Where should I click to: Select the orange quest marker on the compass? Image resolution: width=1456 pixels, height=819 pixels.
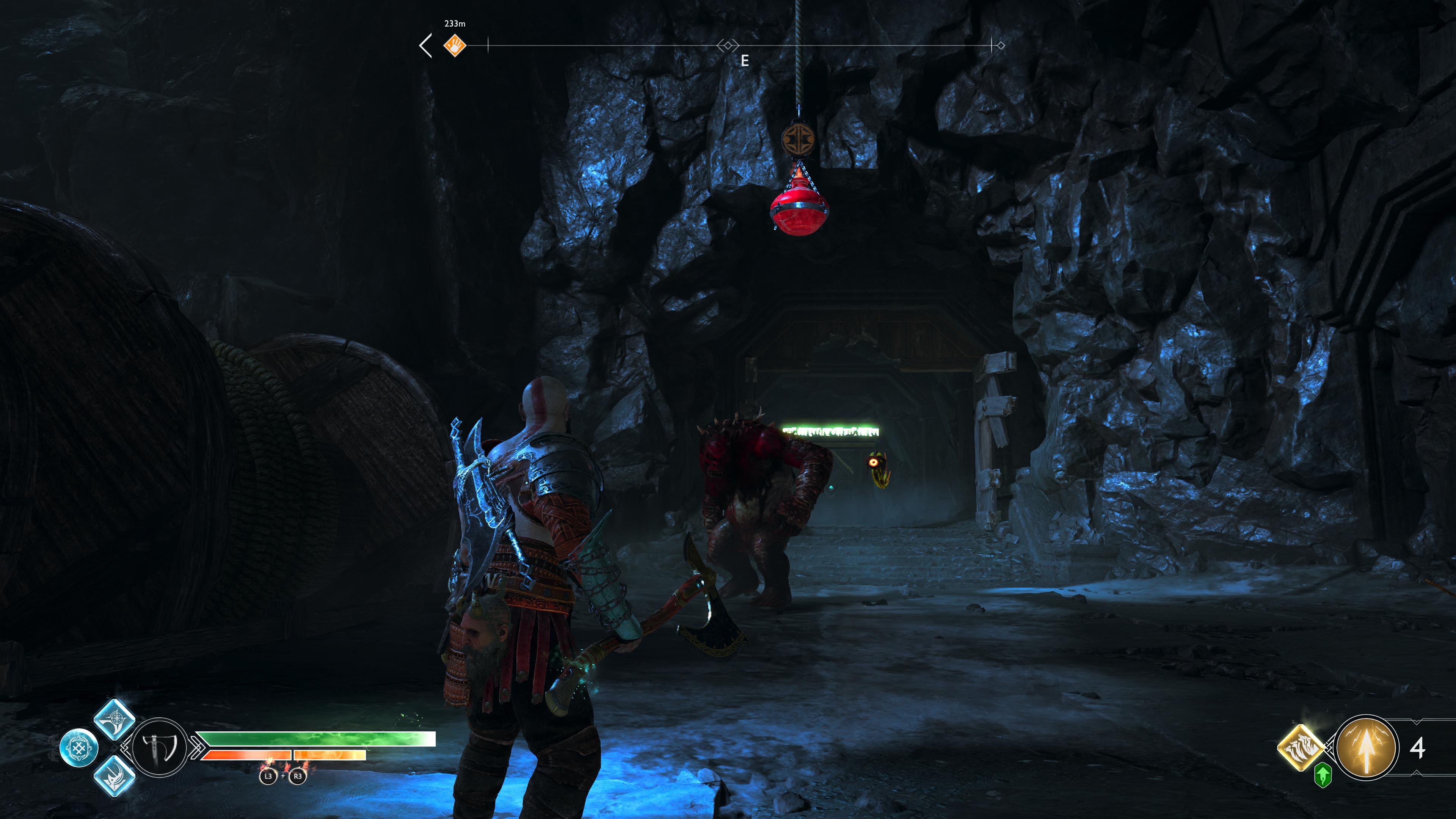click(455, 45)
